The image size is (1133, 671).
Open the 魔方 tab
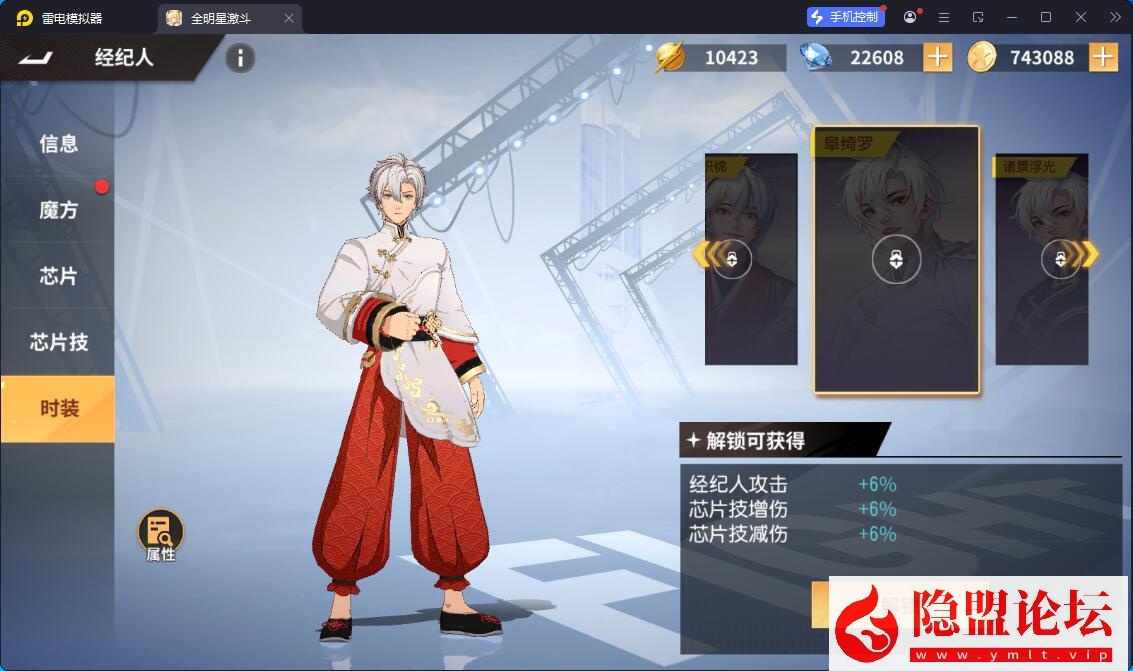pyautogui.click(x=58, y=210)
